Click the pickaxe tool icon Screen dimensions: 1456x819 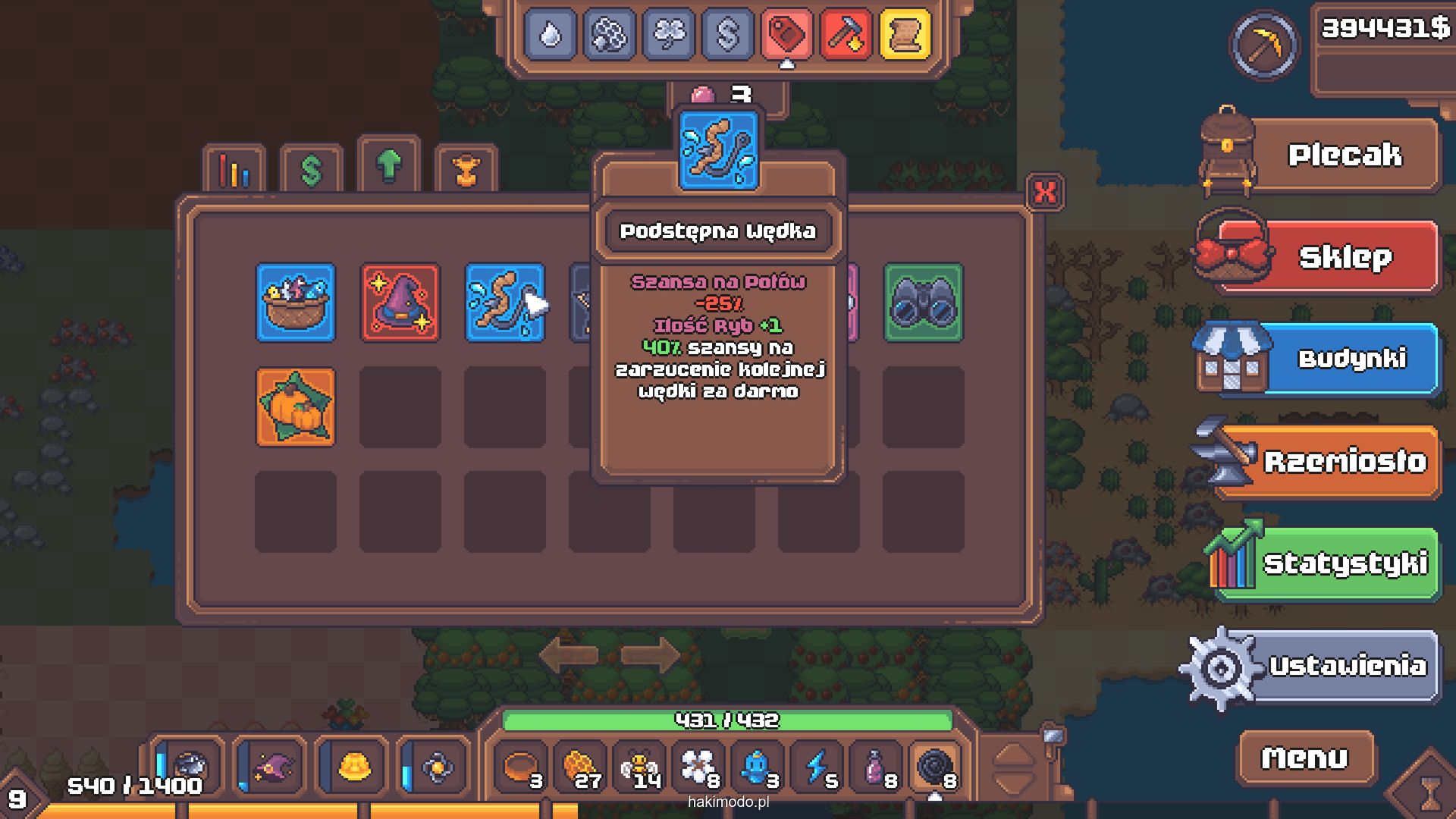1263,45
